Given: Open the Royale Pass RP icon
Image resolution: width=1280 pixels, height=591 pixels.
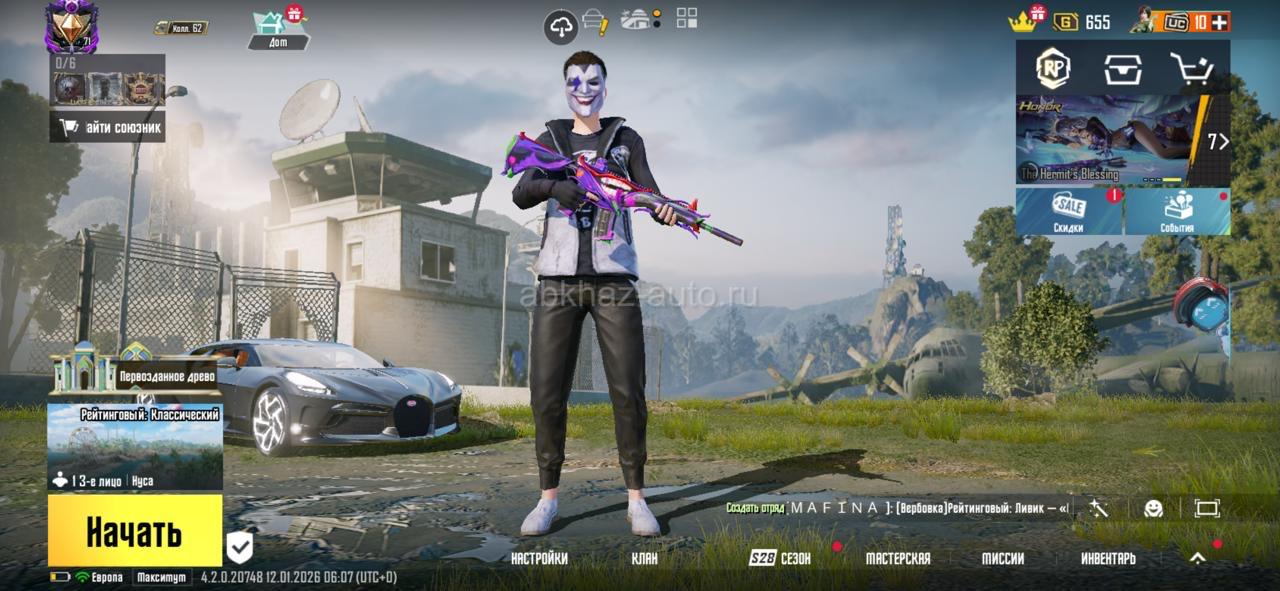Looking at the screenshot, I should 1052,68.
